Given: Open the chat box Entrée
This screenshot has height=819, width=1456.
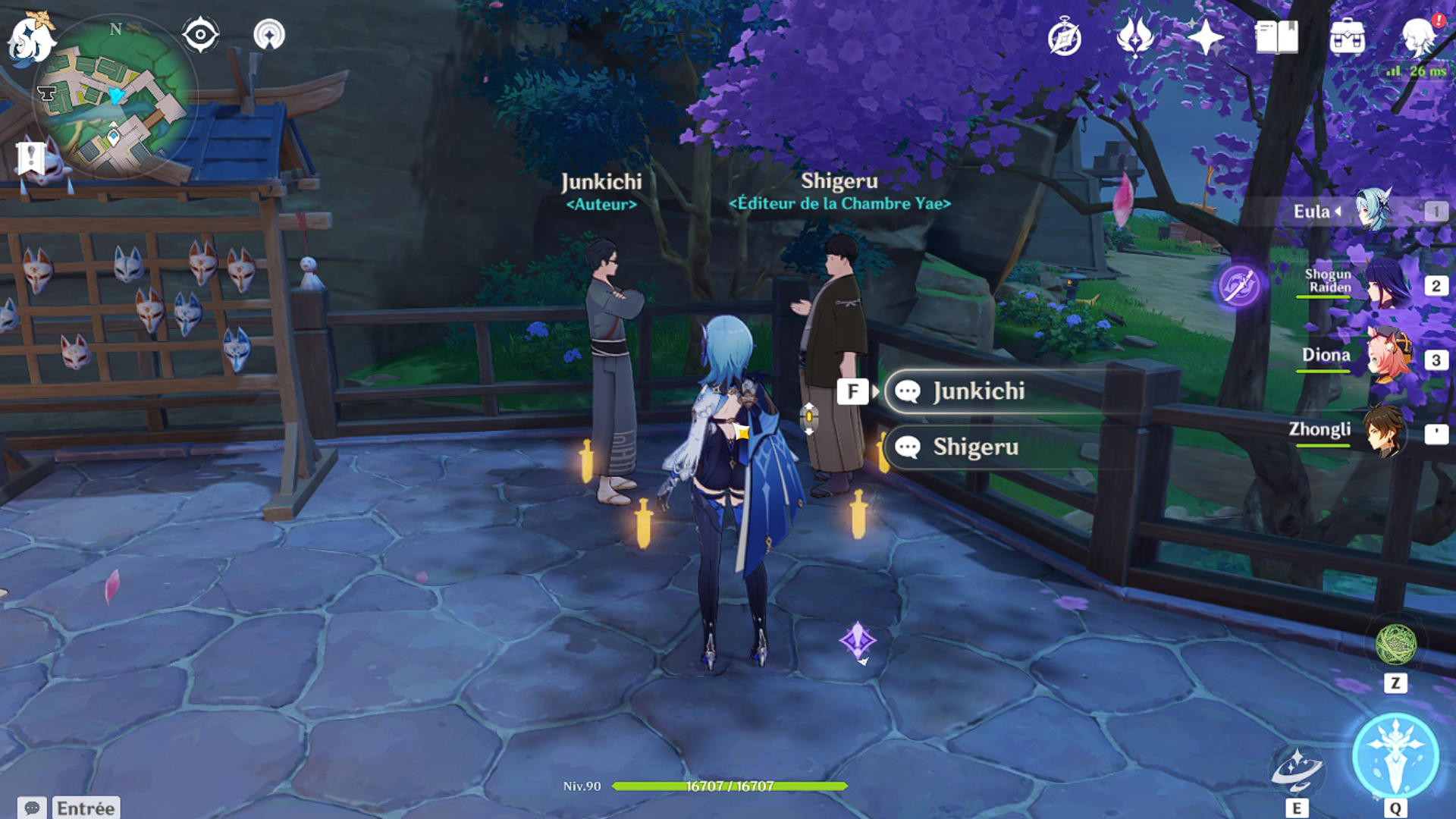Looking at the screenshot, I should click(70, 808).
